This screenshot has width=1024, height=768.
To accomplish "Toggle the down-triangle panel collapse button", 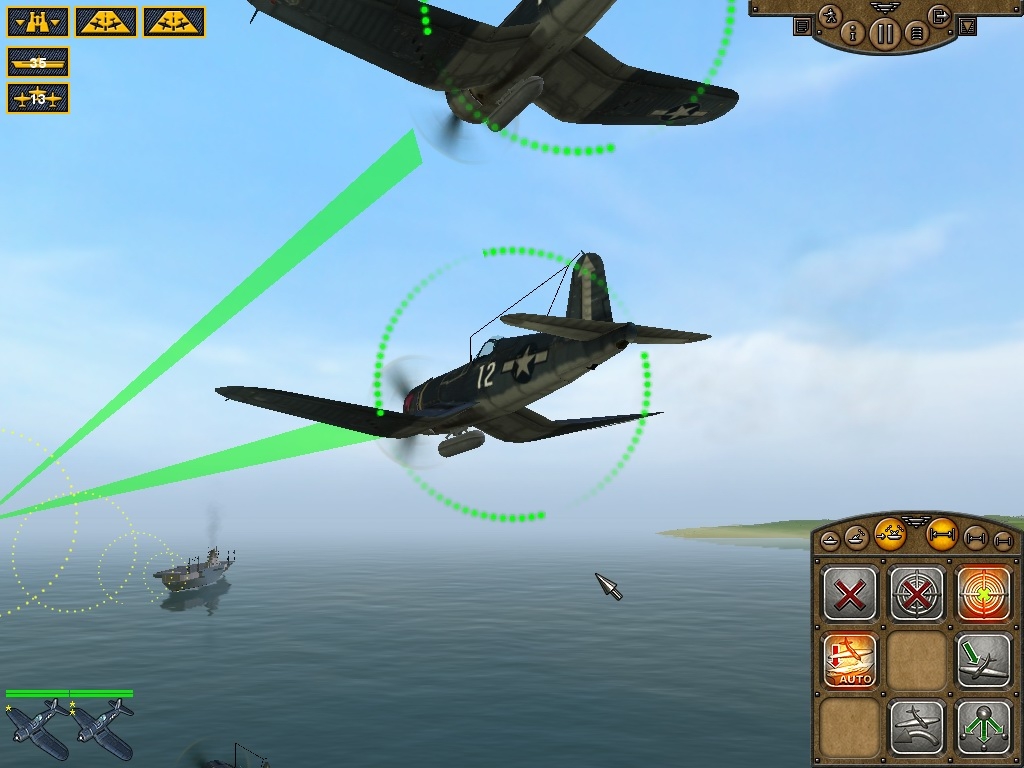I will 967,27.
